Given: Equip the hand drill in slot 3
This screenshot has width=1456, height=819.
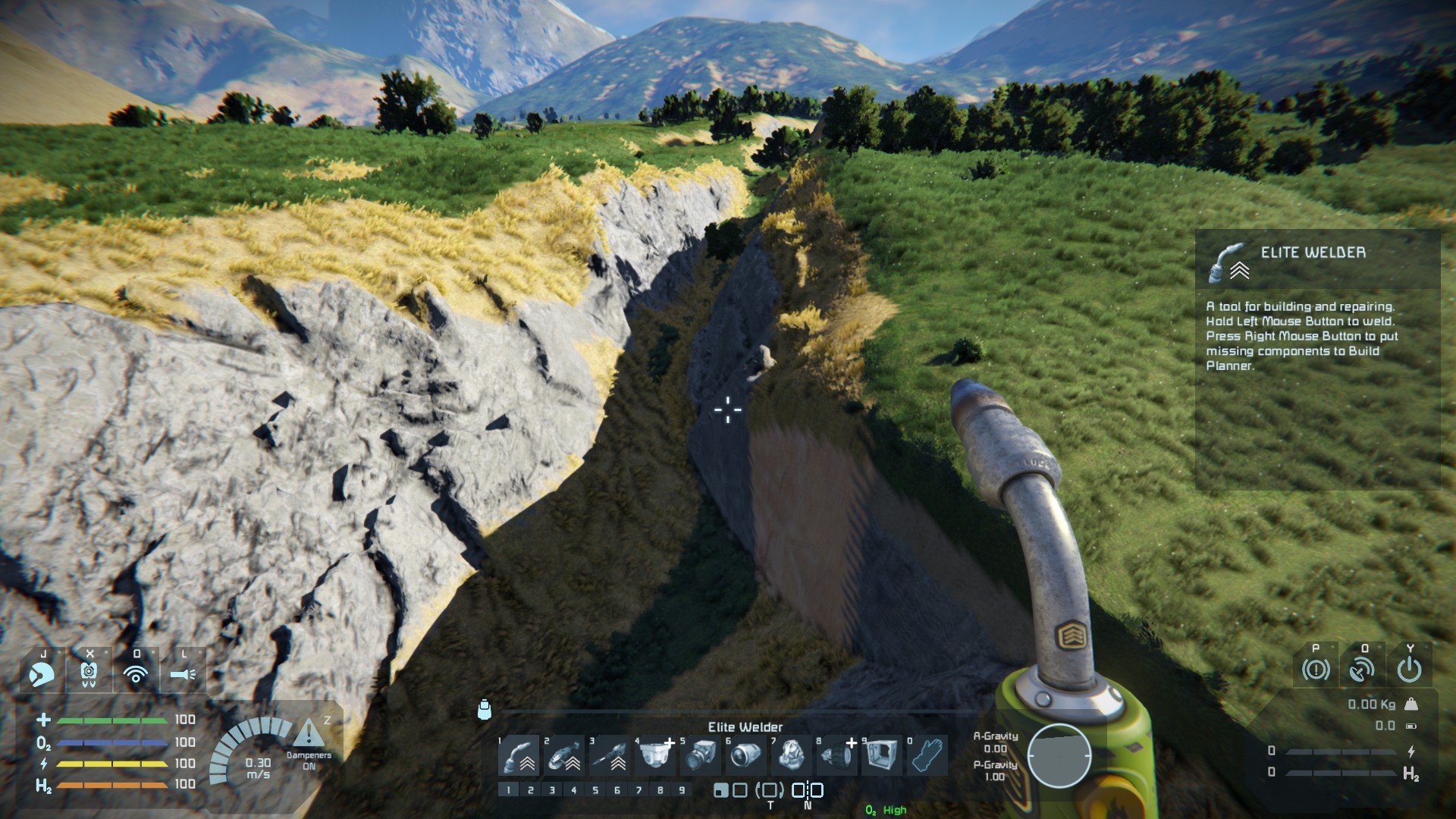Looking at the screenshot, I should [610, 755].
